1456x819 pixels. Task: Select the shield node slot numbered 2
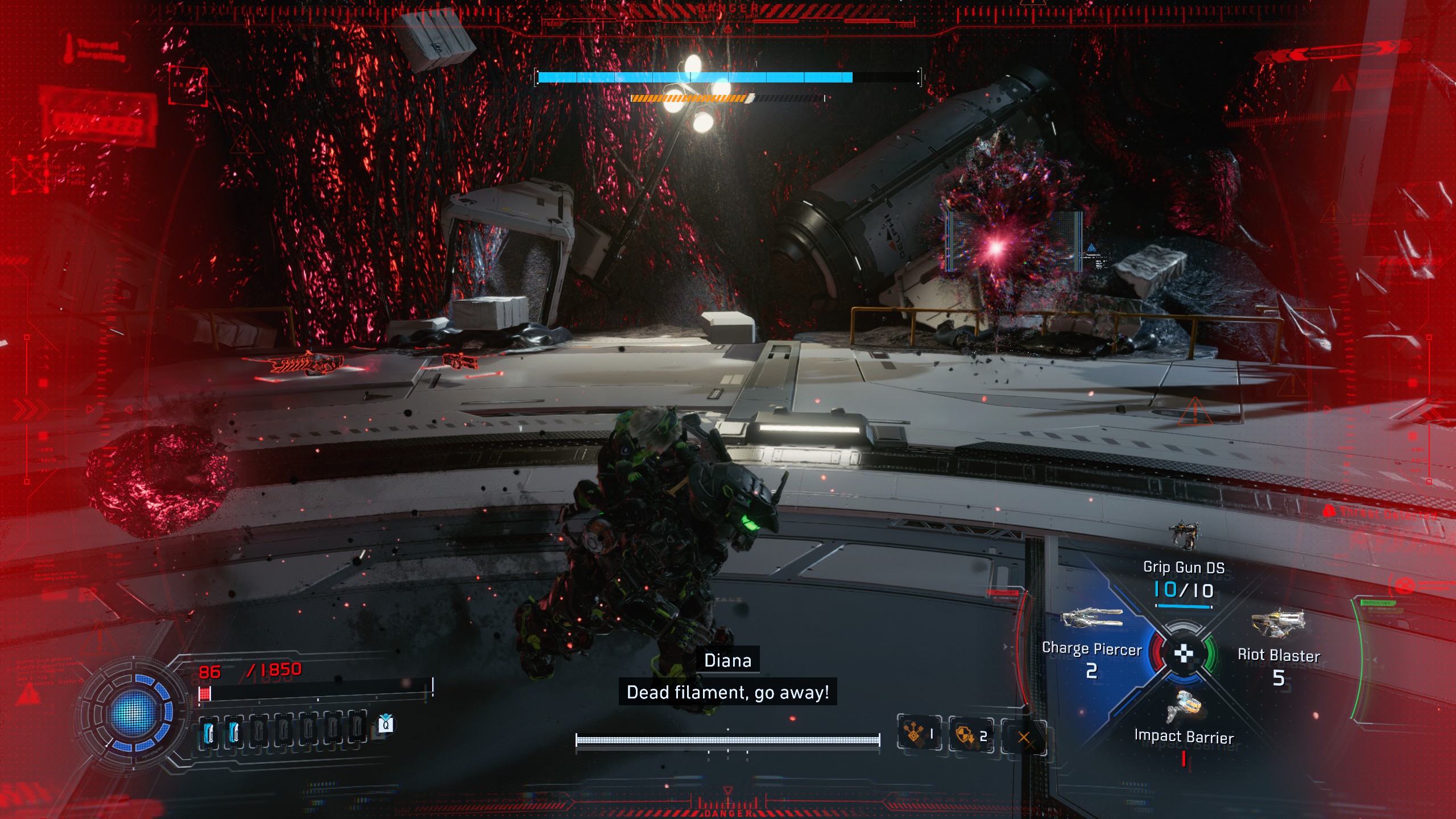tap(970, 736)
